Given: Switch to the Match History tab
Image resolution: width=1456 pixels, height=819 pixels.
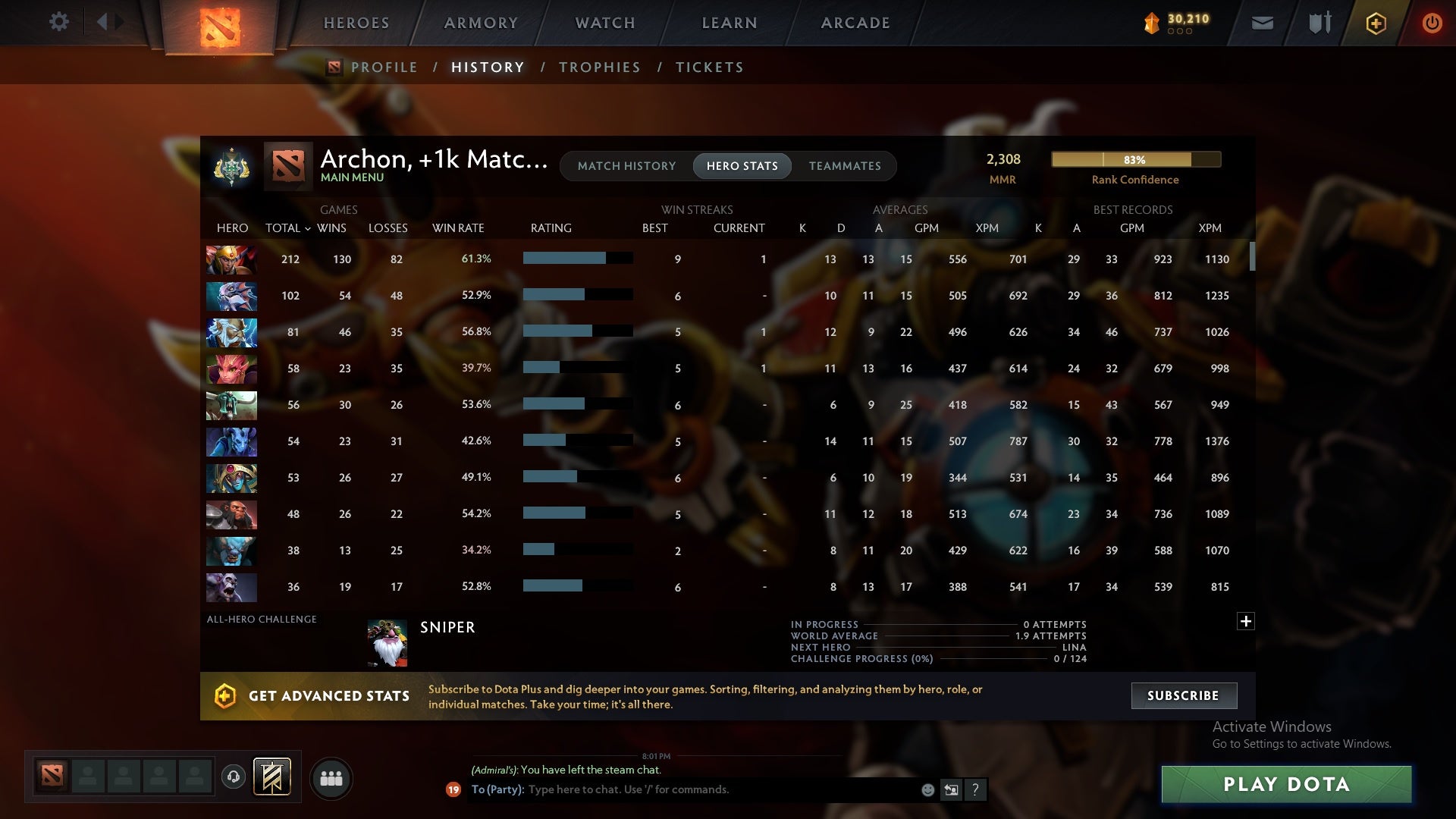Looking at the screenshot, I should pyautogui.click(x=626, y=166).
